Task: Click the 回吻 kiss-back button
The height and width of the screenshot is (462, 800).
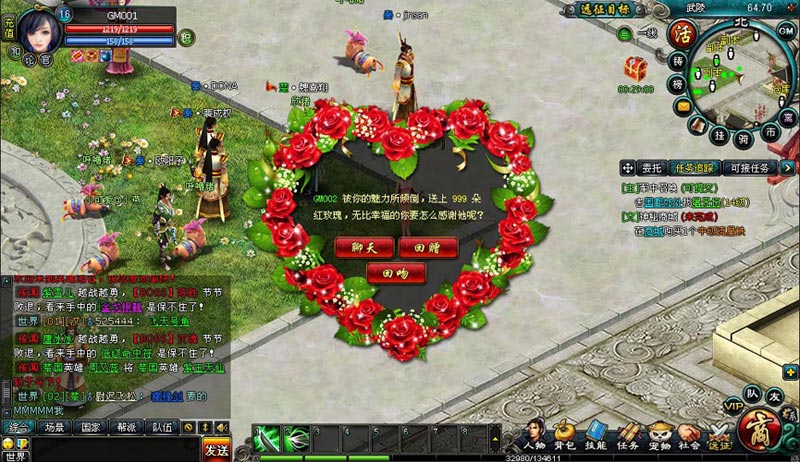Action: pyautogui.click(x=388, y=272)
